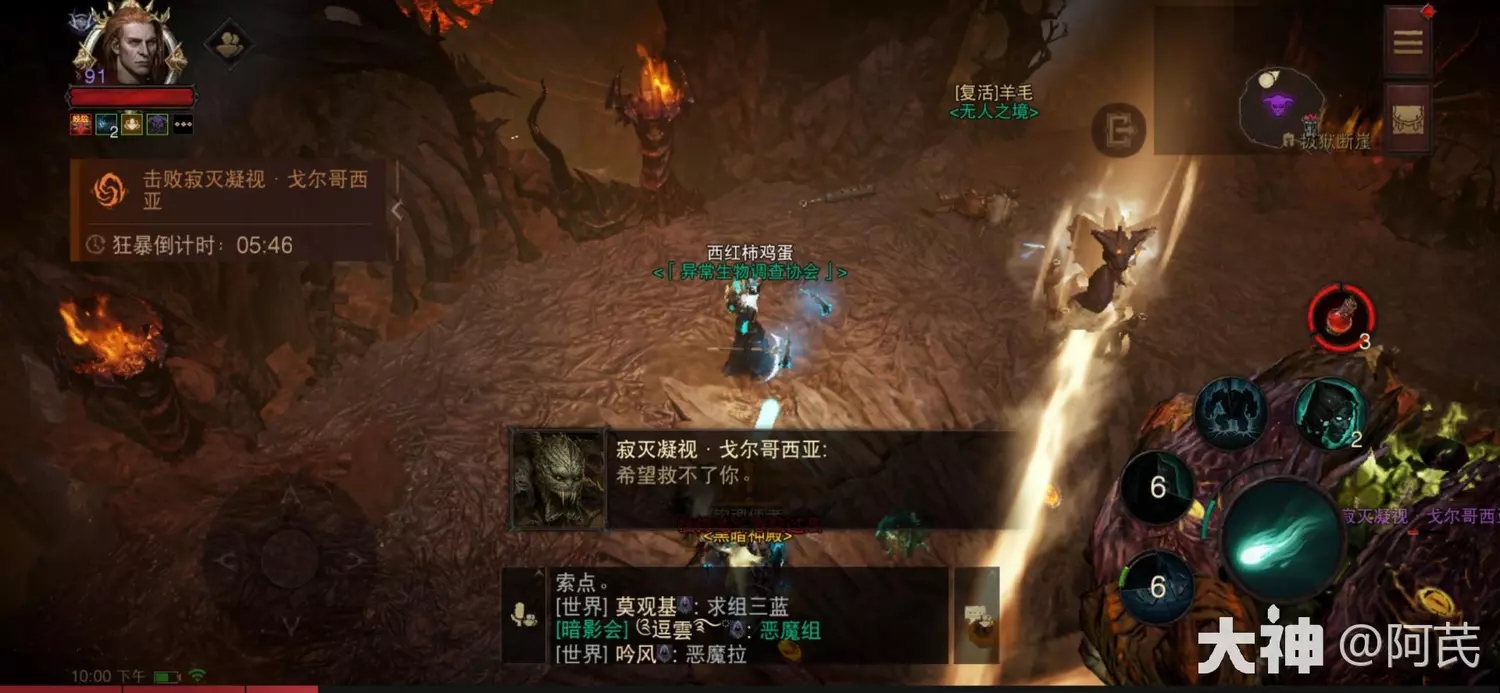Open the inventory bag button

coord(1408,118)
